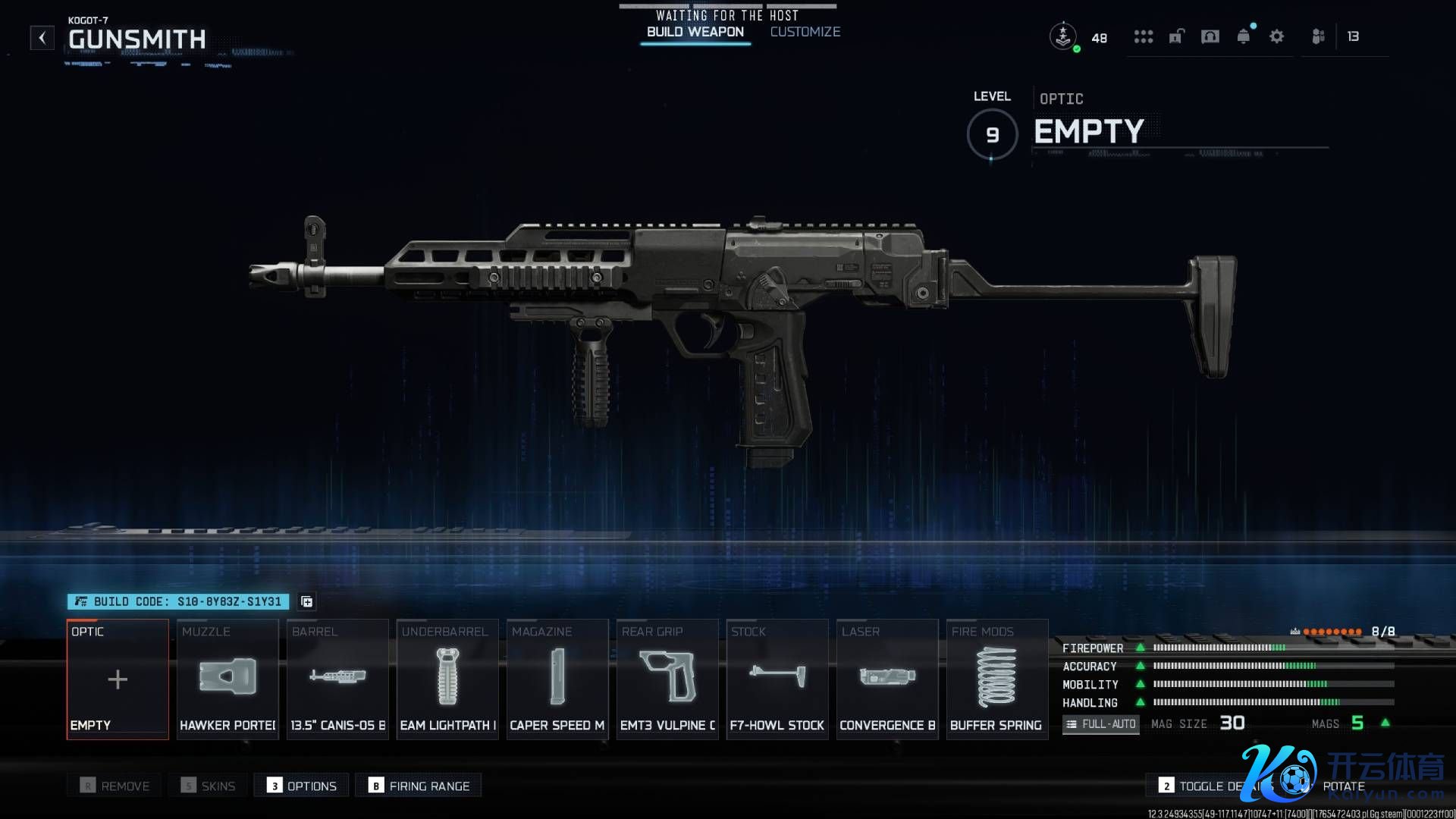Choose the F7-Howl stock slot
The width and height of the screenshot is (1456, 819).
777,679
